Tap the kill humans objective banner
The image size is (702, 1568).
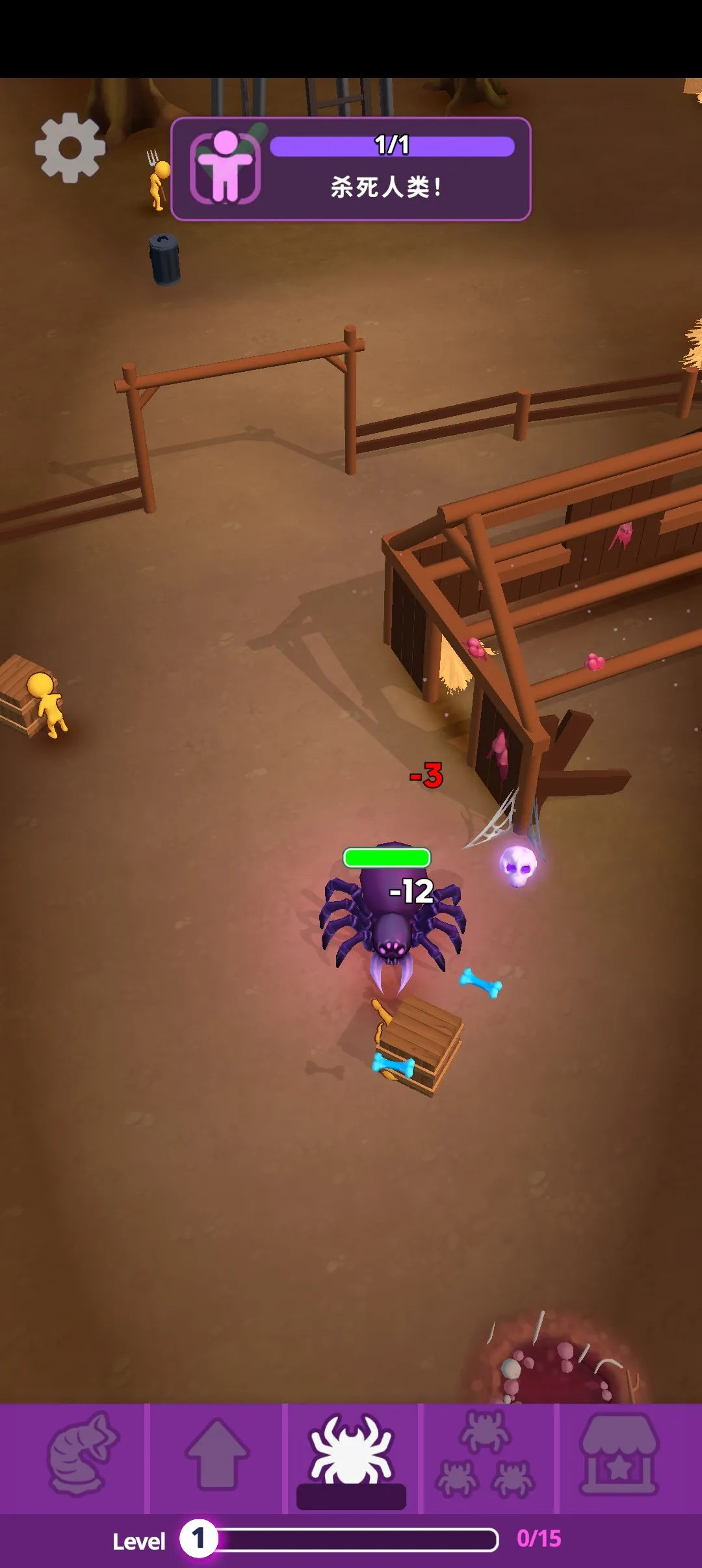pos(351,169)
